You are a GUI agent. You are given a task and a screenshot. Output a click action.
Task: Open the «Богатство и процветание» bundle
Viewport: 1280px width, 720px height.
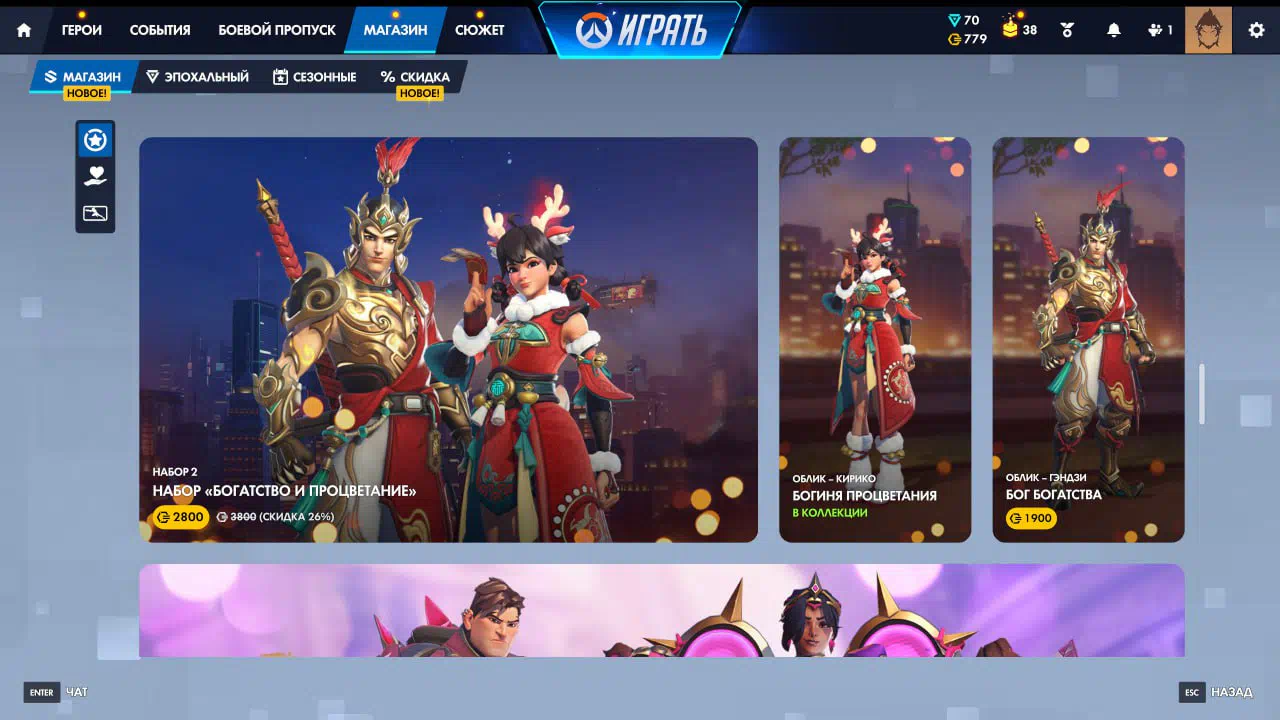448,340
